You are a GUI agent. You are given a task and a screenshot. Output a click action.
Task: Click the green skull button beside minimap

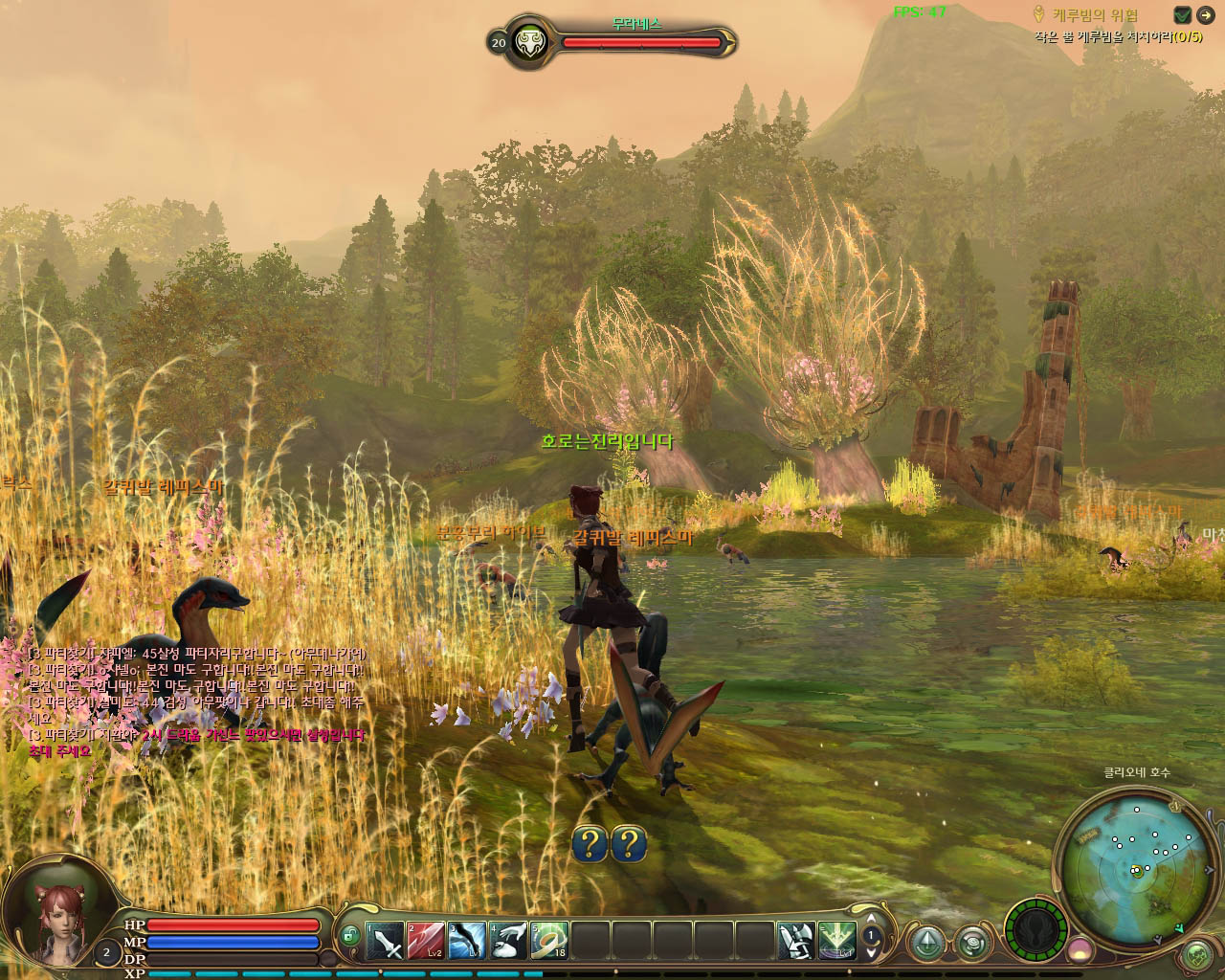pos(1197,954)
